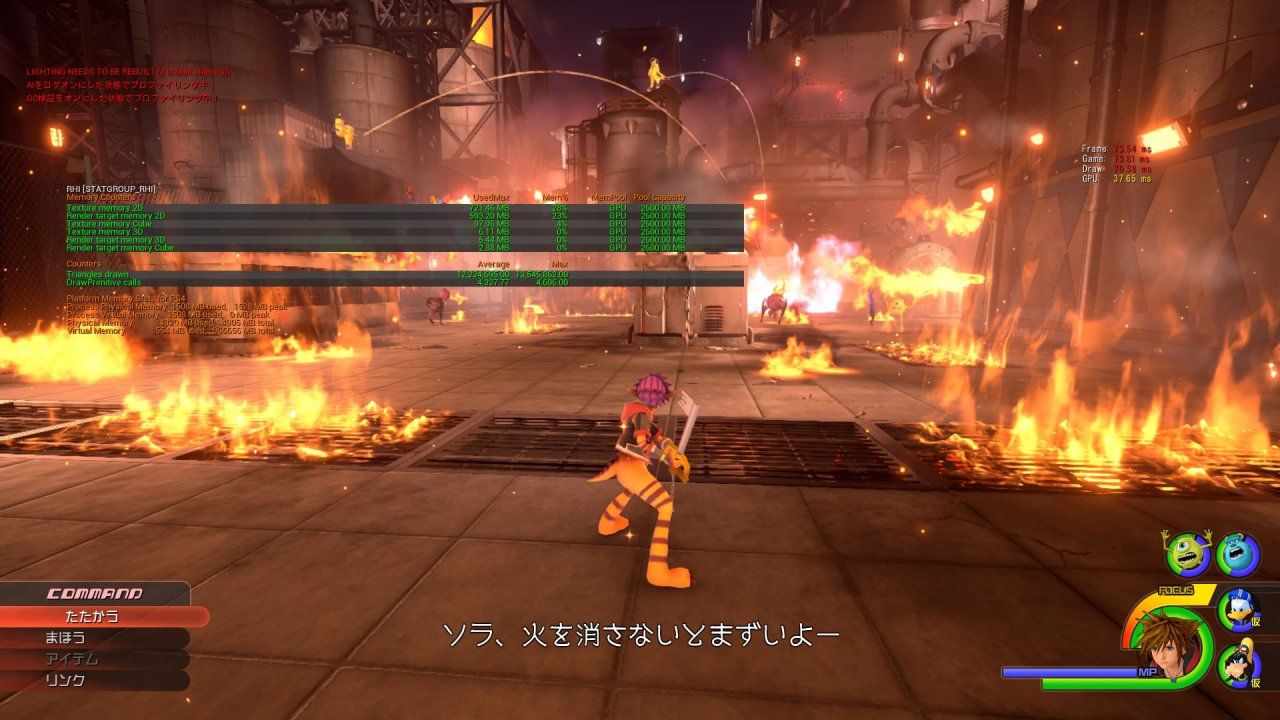The height and width of the screenshot is (720, 1280).
Task: Toggle the Triangles drawn counter row
Action: click(x=100, y=274)
